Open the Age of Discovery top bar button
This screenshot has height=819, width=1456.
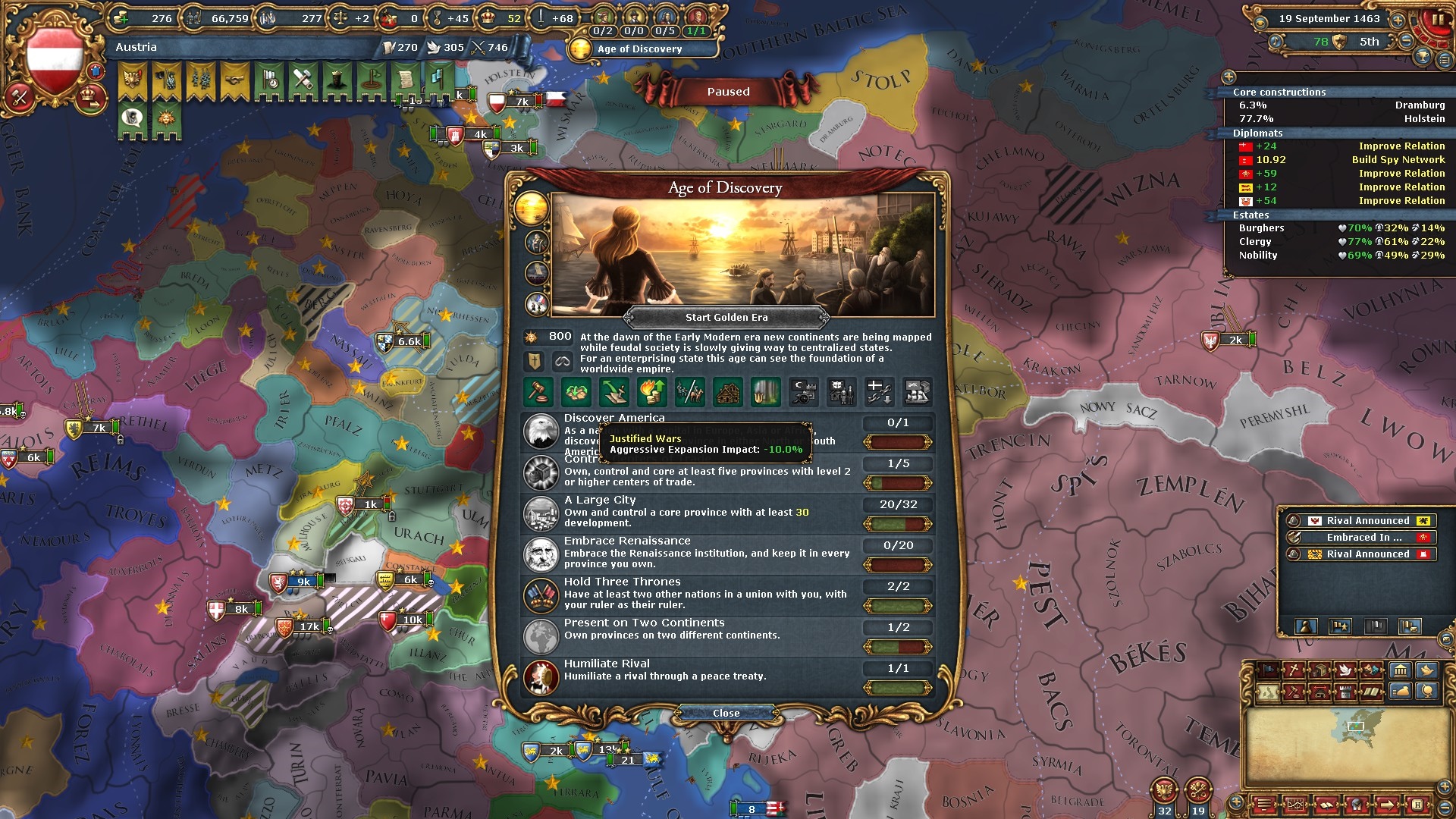pyautogui.click(x=639, y=49)
